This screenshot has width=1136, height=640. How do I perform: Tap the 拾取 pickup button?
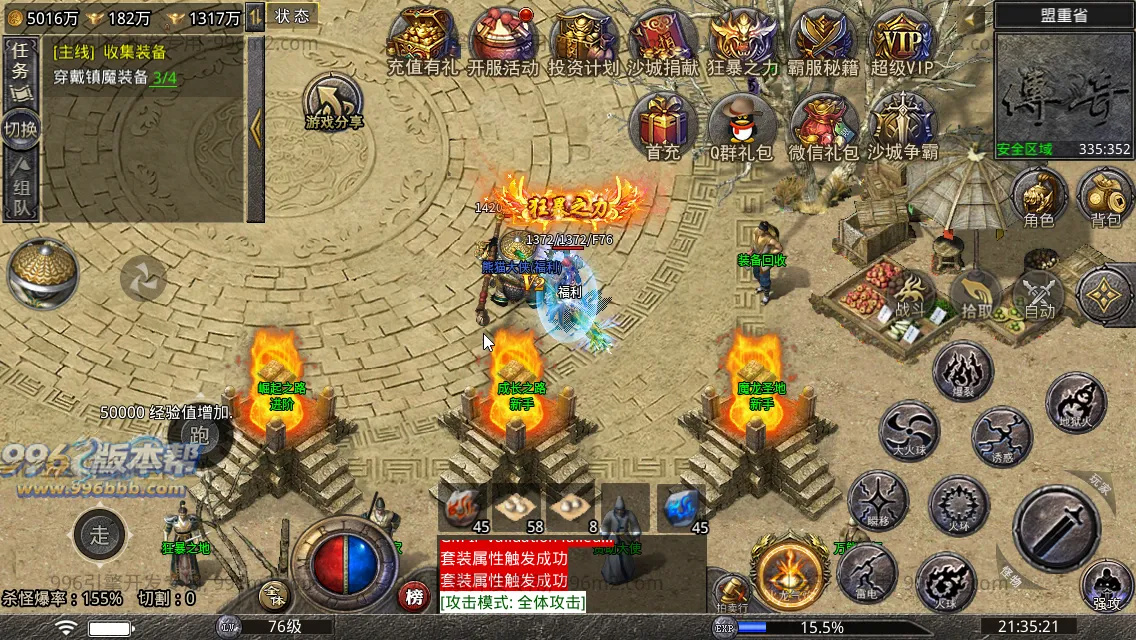point(975,297)
